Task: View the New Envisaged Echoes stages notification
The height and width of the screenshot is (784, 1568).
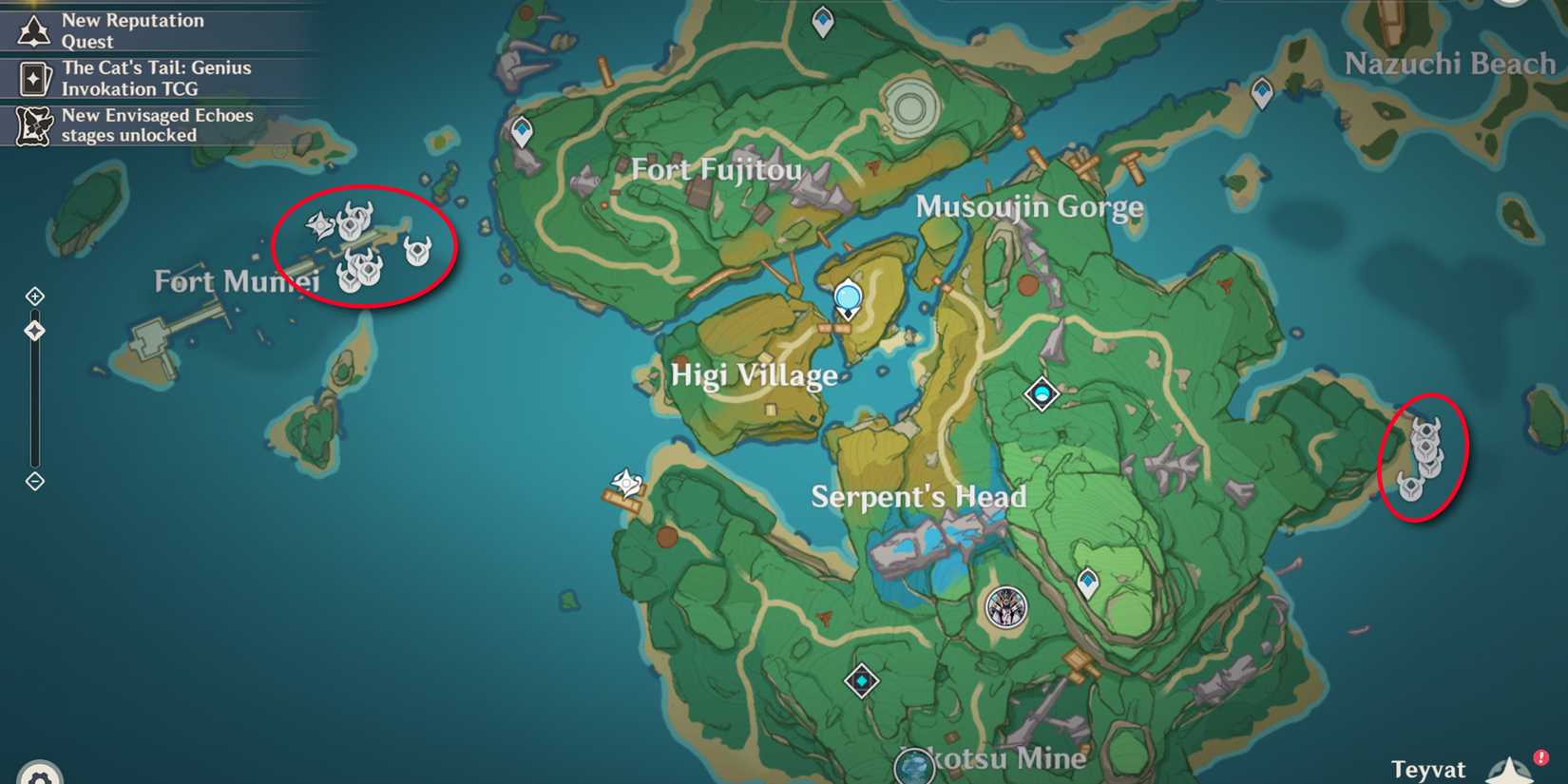Action: [x=158, y=125]
